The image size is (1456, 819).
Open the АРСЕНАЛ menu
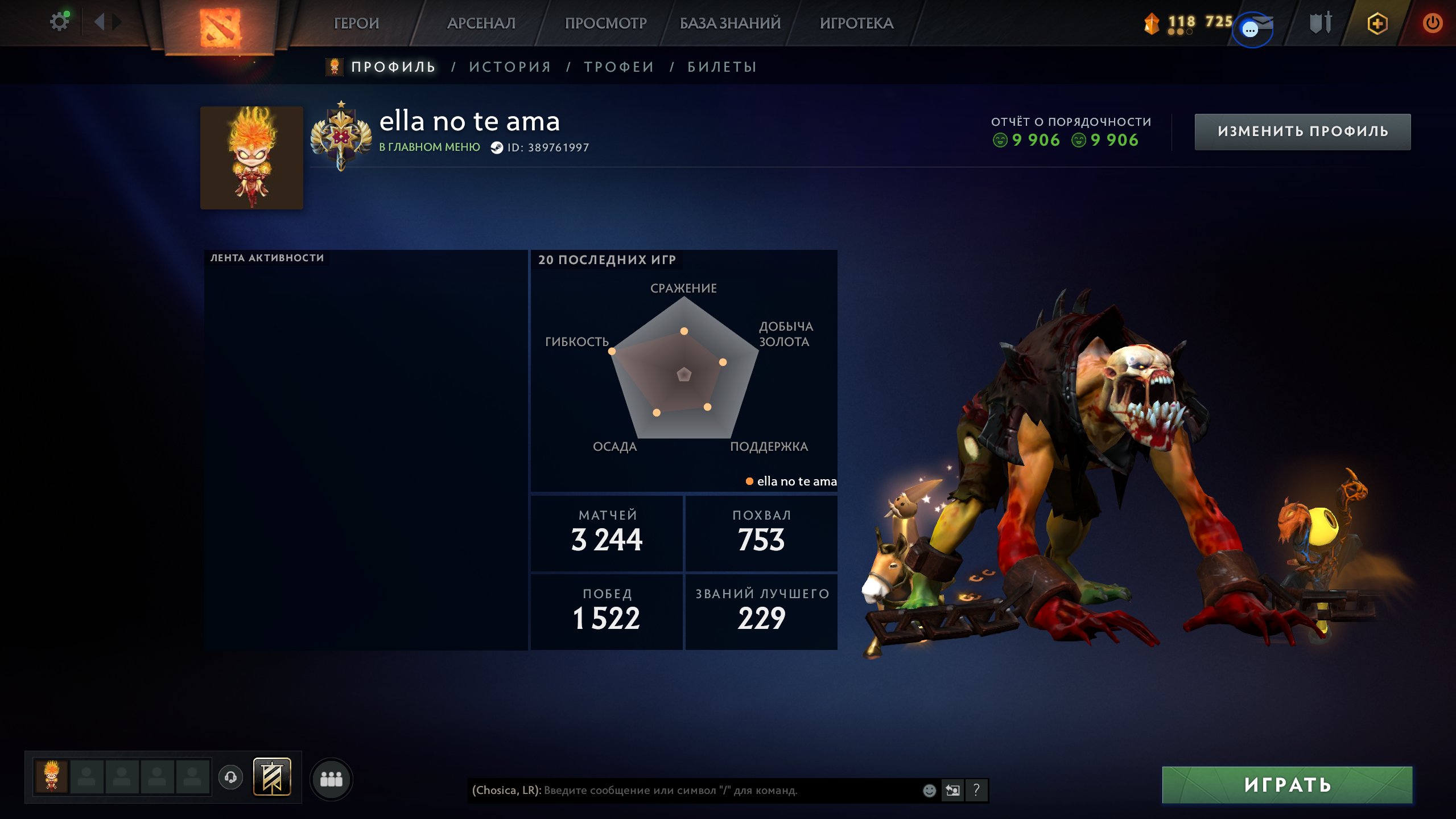pos(481,23)
